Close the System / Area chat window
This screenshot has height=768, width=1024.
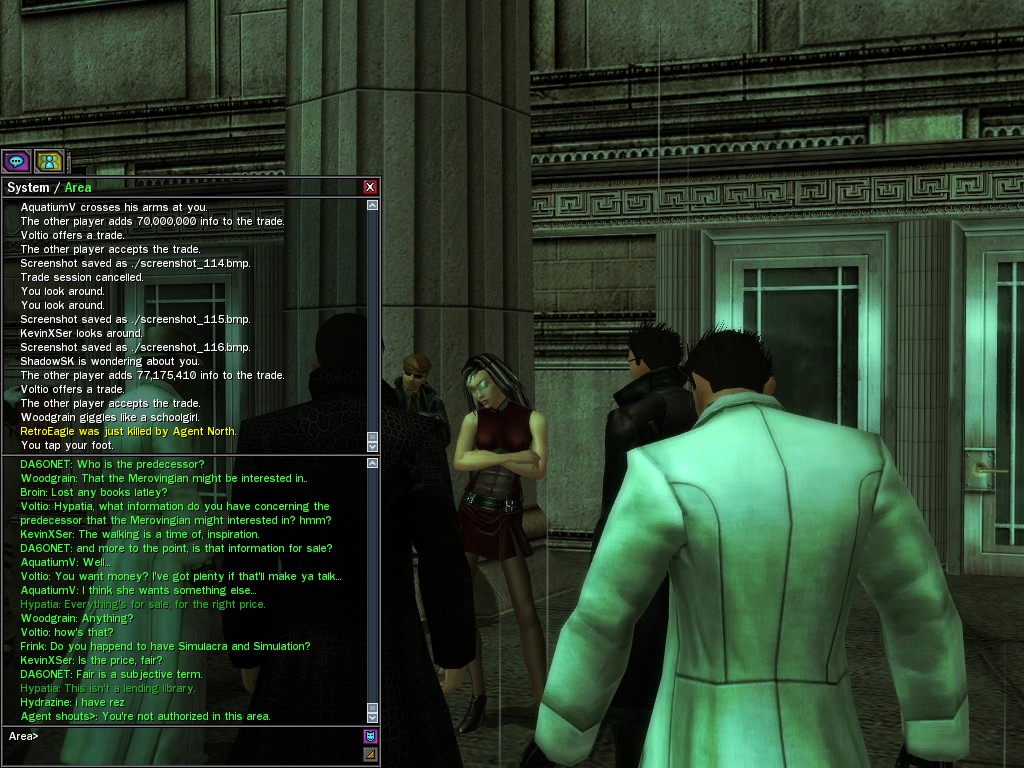tap(370, 187)
